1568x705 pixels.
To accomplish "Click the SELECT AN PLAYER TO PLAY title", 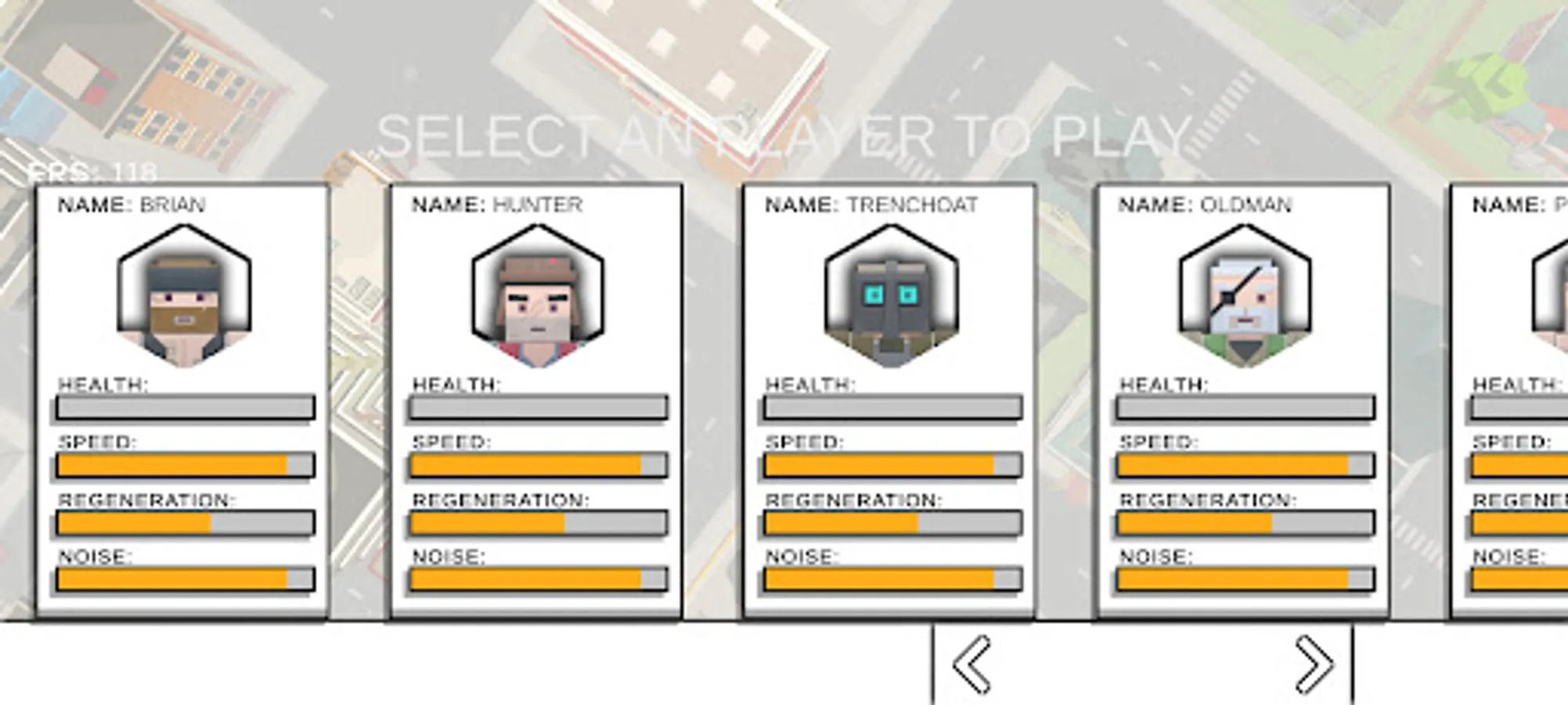I will 783,136.
